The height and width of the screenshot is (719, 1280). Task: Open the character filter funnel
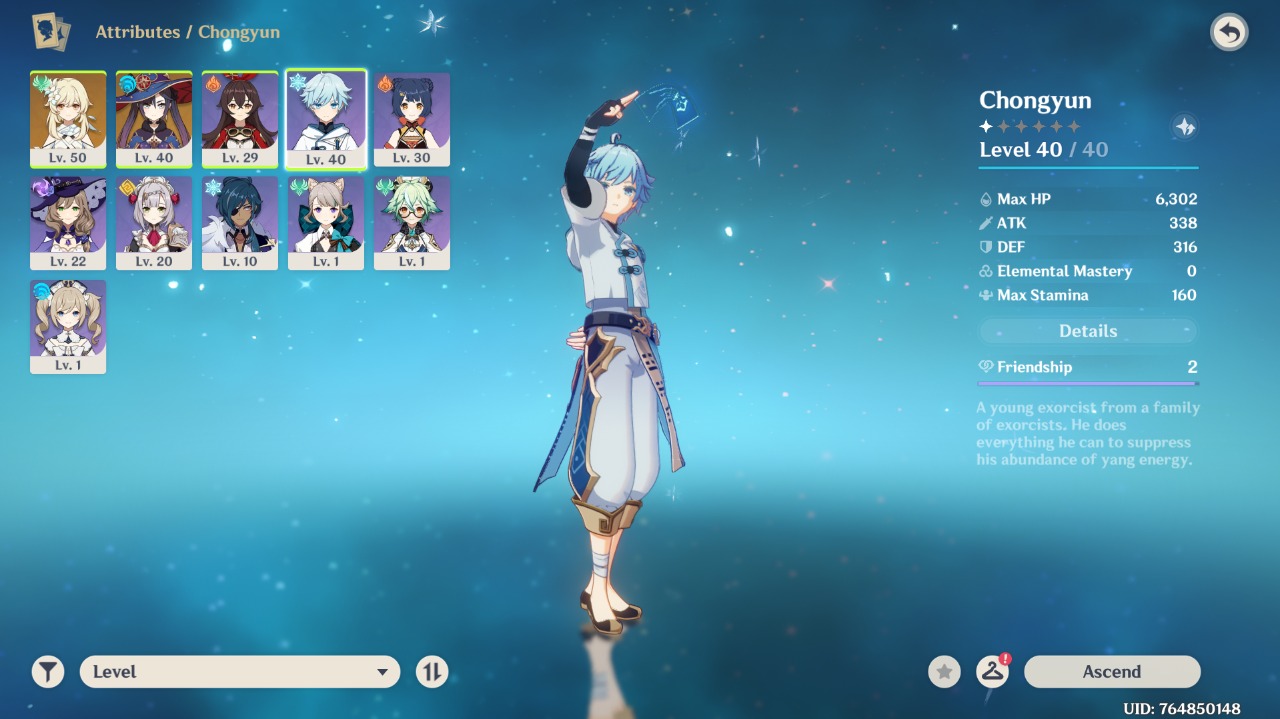coord(48,672)
